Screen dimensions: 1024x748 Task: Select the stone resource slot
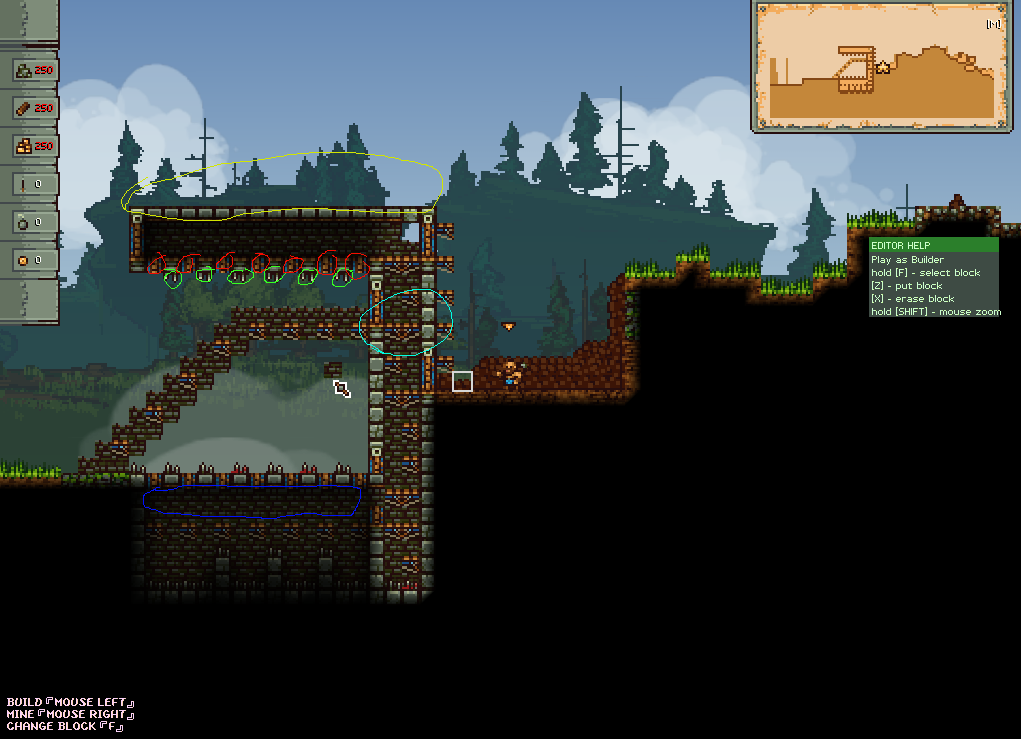[x=33, y=70]
